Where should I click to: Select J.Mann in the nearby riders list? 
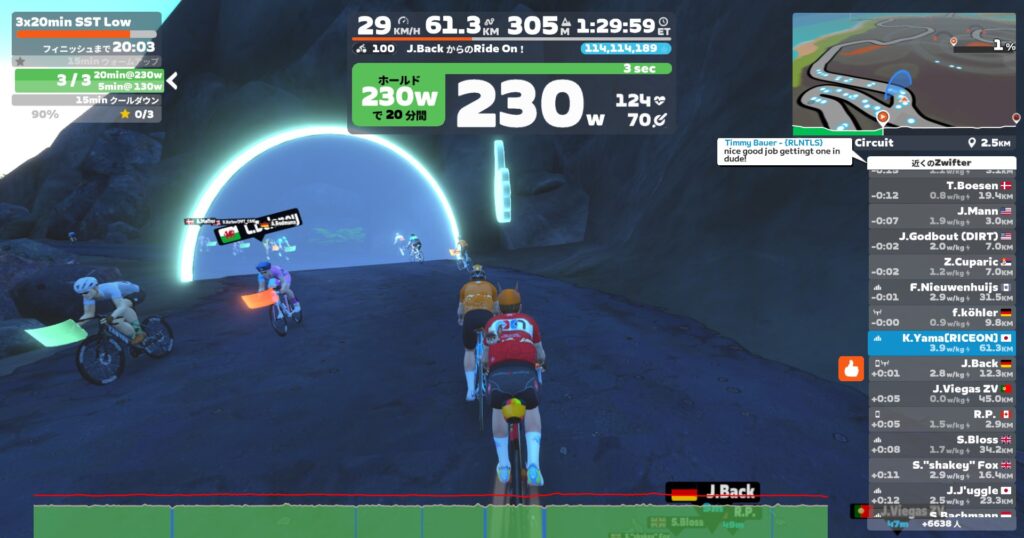[941, 216]
